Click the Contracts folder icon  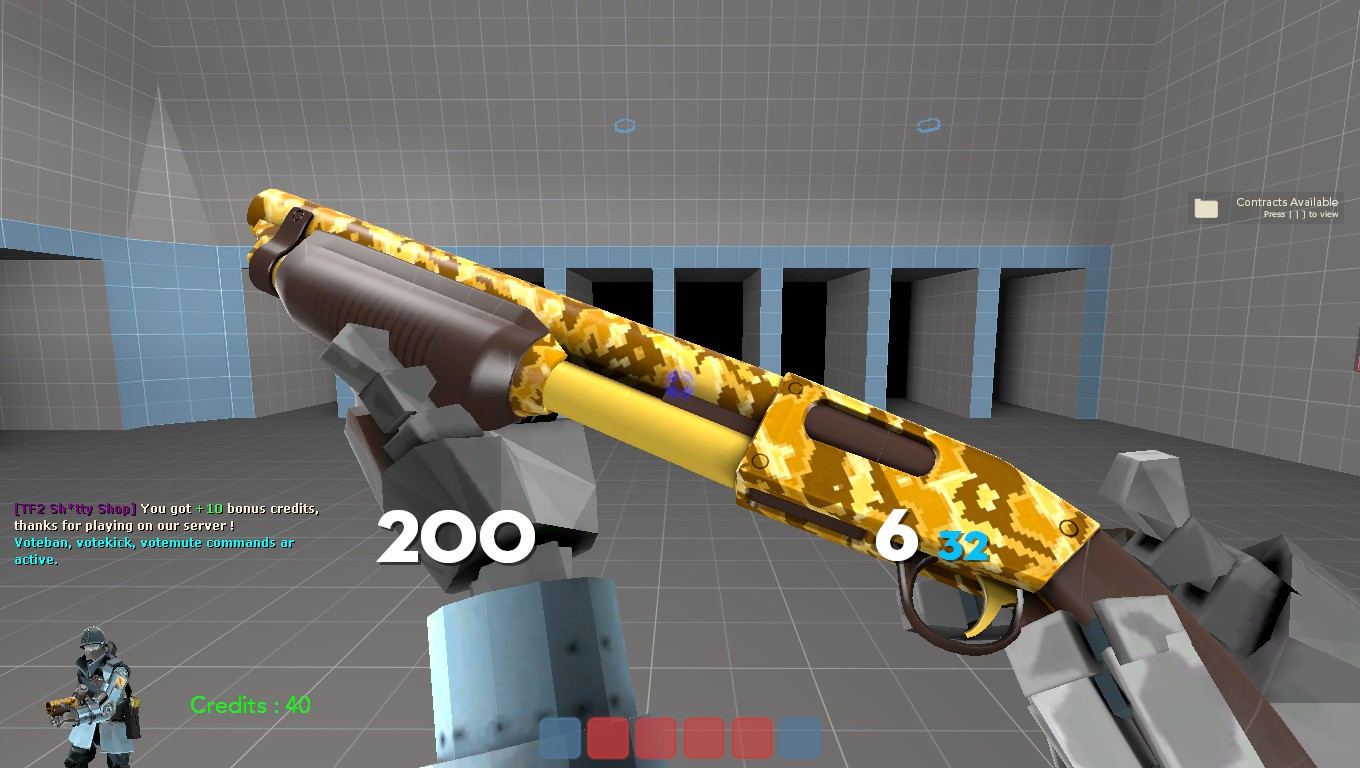(1207, 206)
